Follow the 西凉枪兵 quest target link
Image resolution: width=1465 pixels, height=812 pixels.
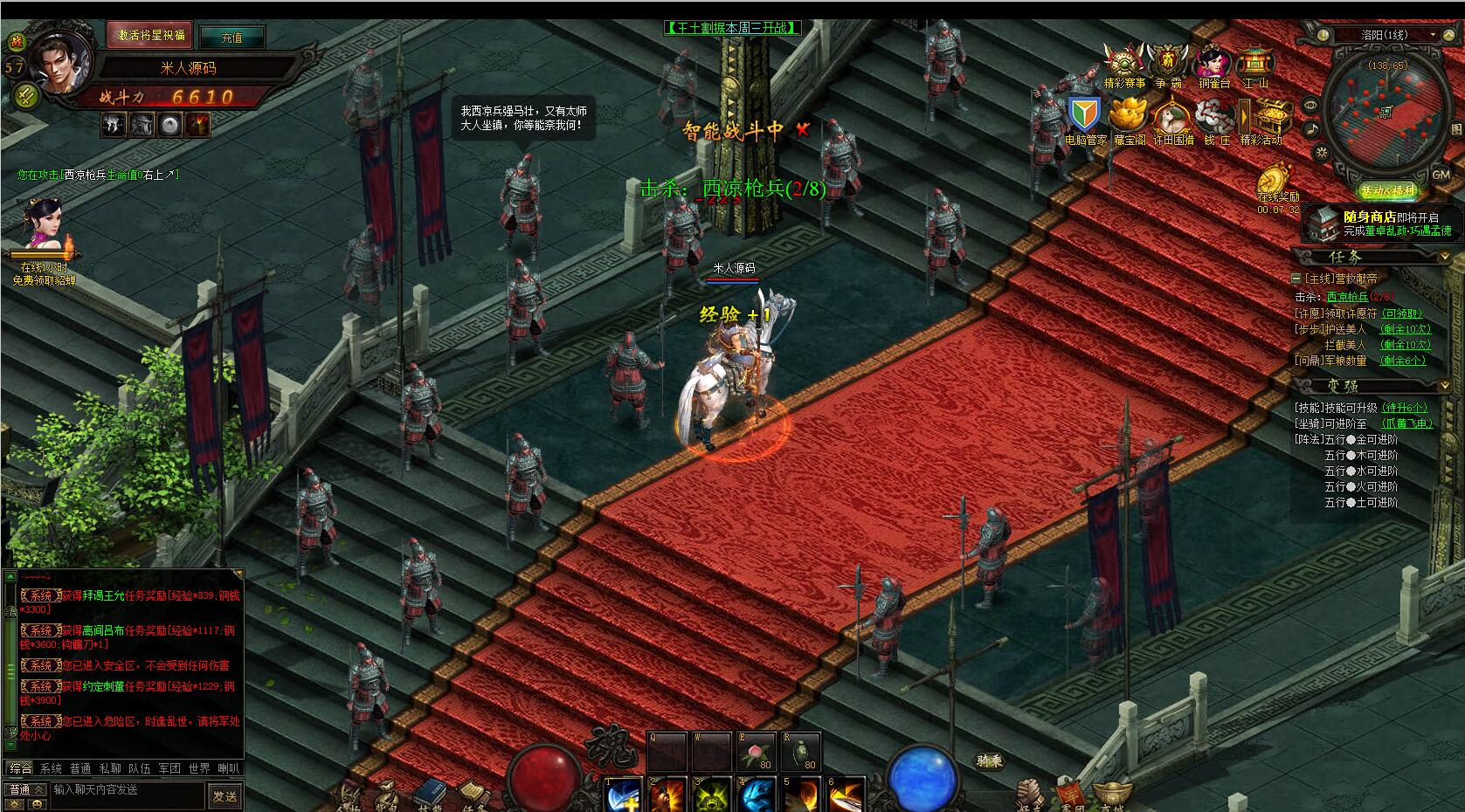1347,297
